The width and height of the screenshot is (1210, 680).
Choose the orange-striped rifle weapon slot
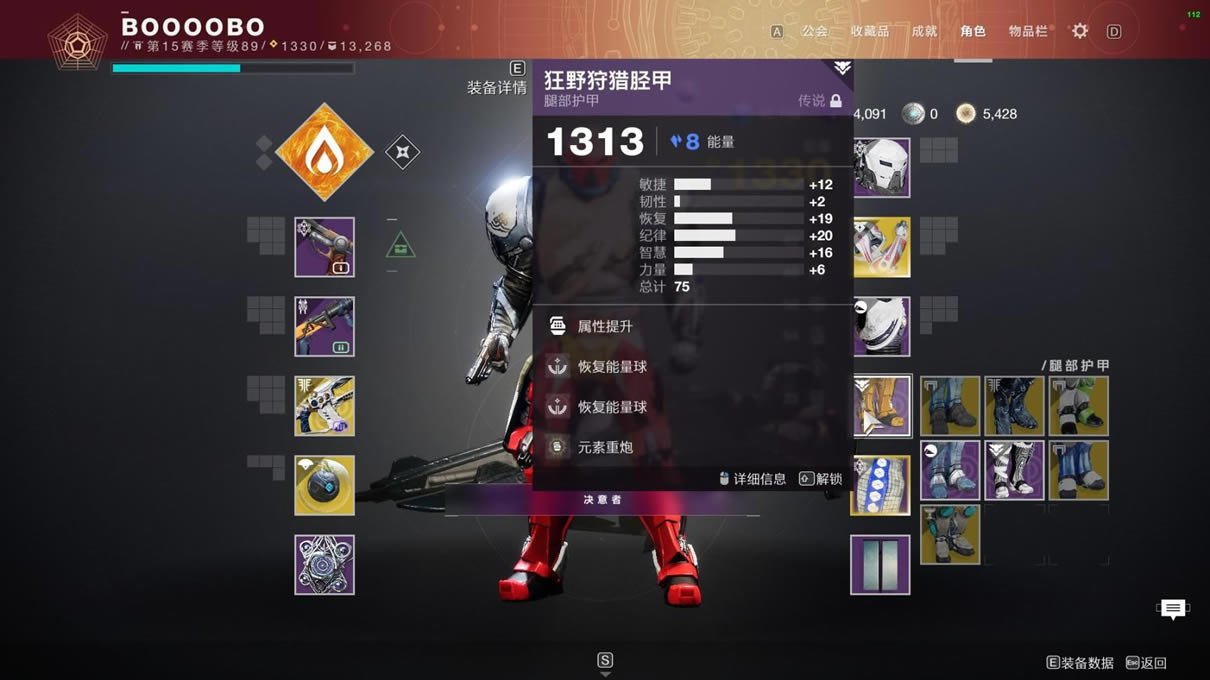coord(324,326)
